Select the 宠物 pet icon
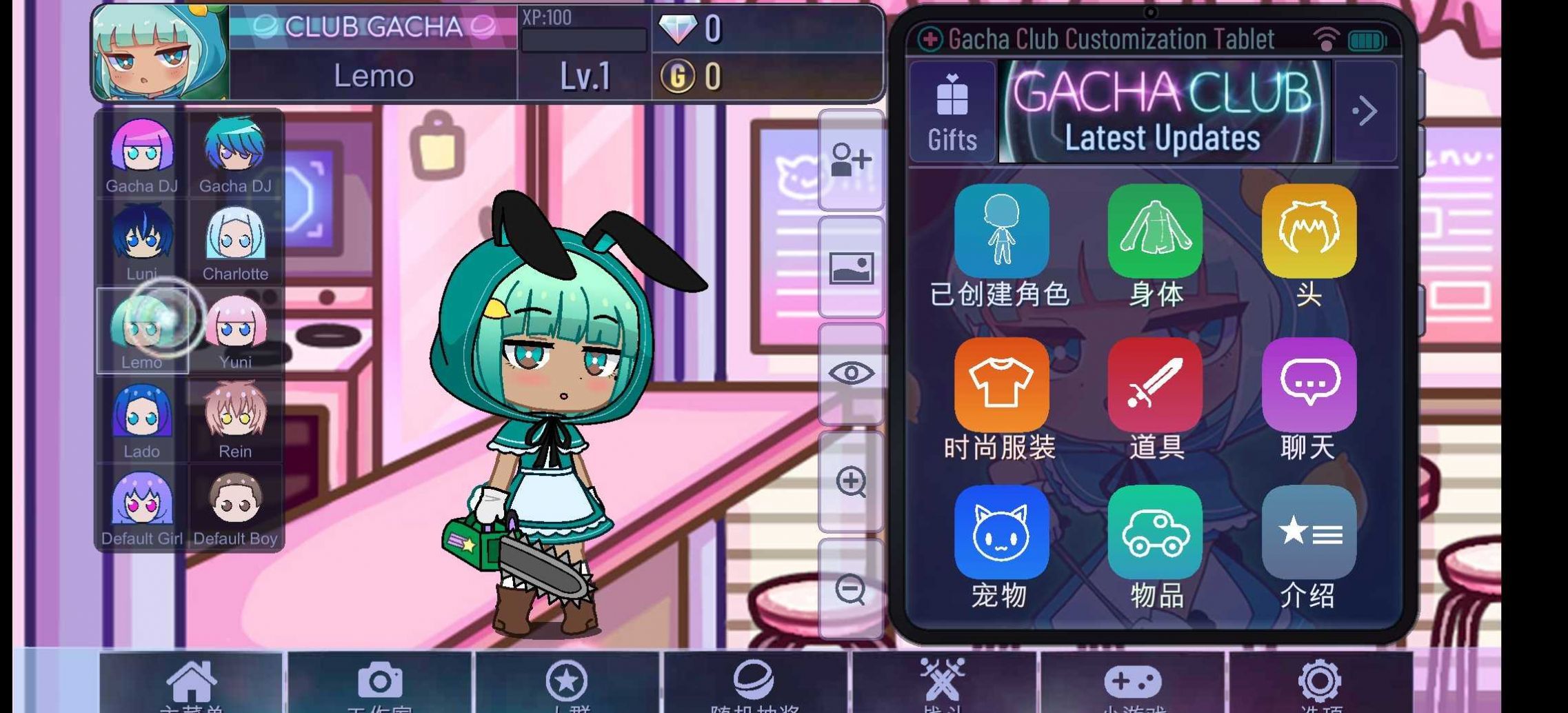This screenshot has width=1568, height=713. pyautogui.click(x=1001, y=532)
